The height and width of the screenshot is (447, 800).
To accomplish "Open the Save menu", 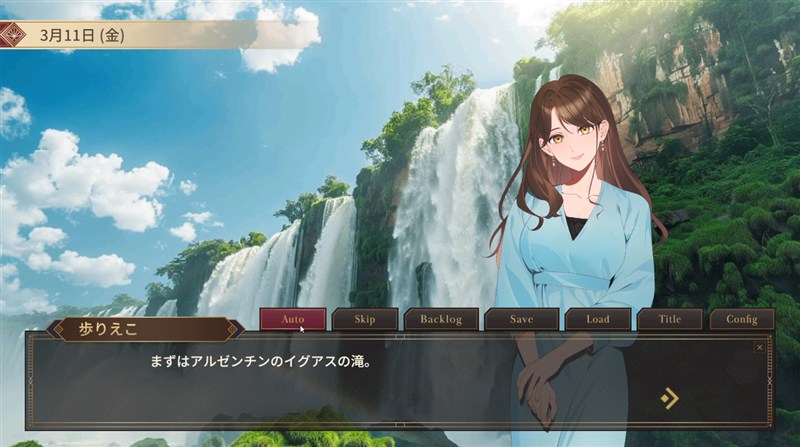I will 521,320.
